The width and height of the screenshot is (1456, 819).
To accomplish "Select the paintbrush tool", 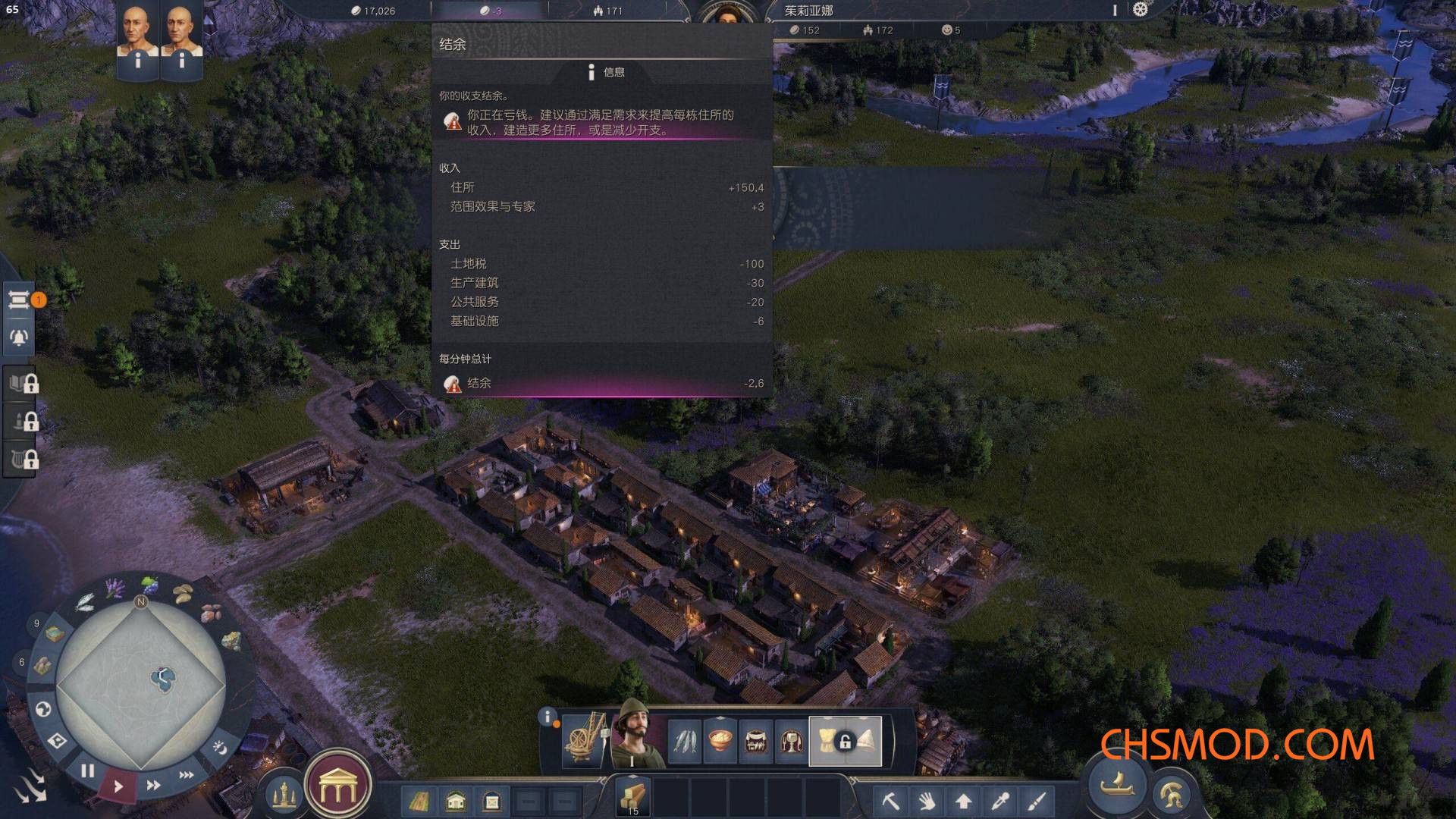I will tap(1037, 801).
